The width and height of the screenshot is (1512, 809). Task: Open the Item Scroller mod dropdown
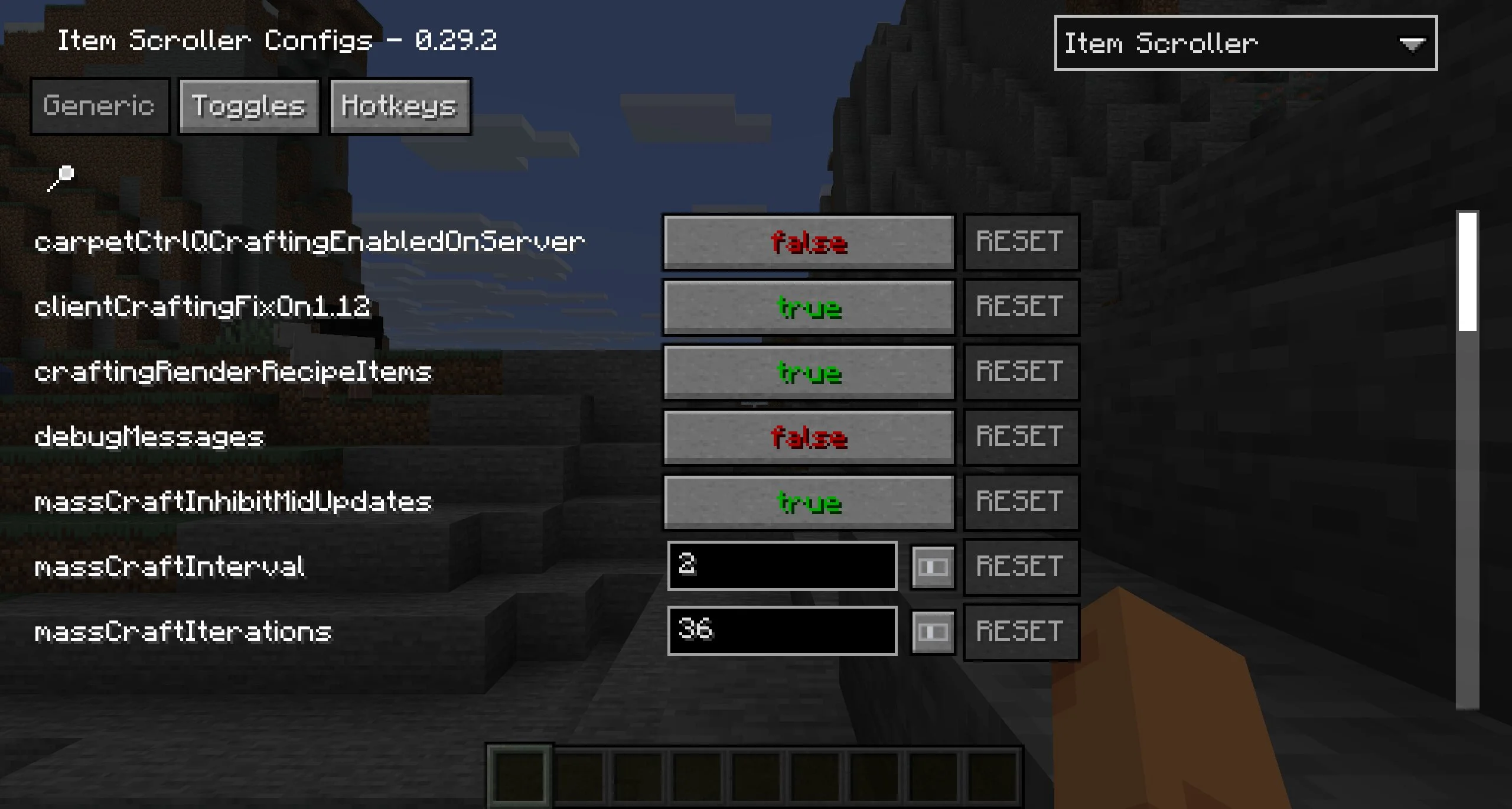[x=1245, y=43]
